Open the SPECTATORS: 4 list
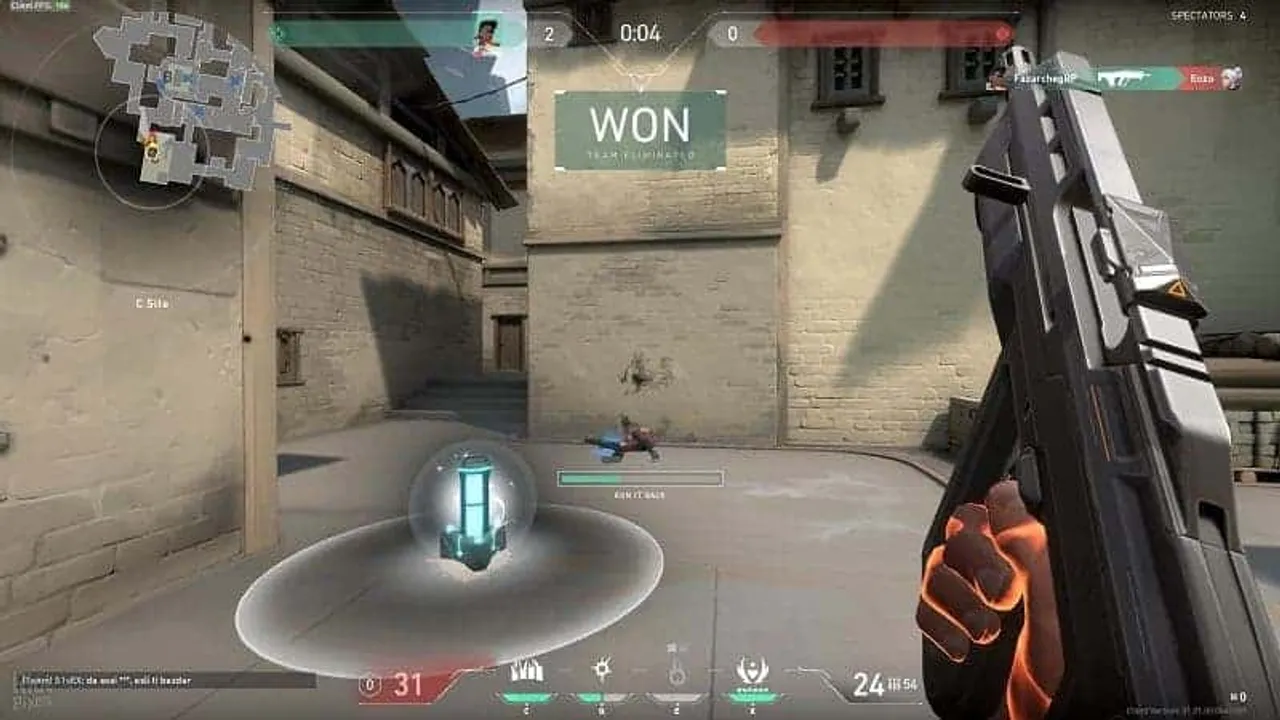The height and width of the screenshot is (720, 1280). [x=1209, y=14]
